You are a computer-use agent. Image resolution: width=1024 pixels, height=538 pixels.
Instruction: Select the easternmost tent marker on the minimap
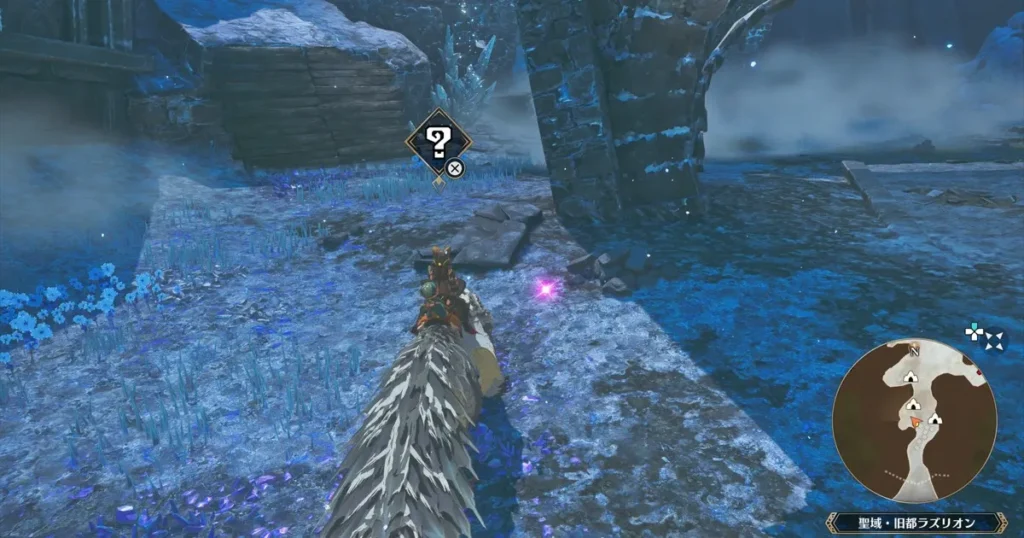[x=936, y=418]
